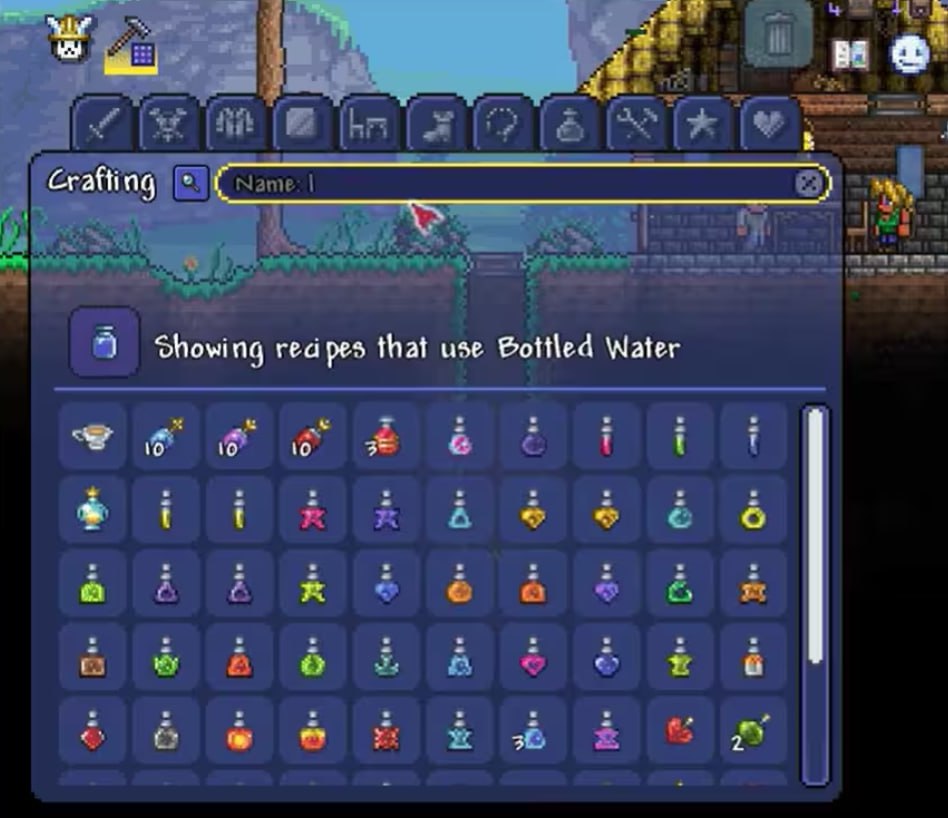Screen dimensions: 948x818
Task: Switch to the crossed tools tab
Action: (635, 125)
